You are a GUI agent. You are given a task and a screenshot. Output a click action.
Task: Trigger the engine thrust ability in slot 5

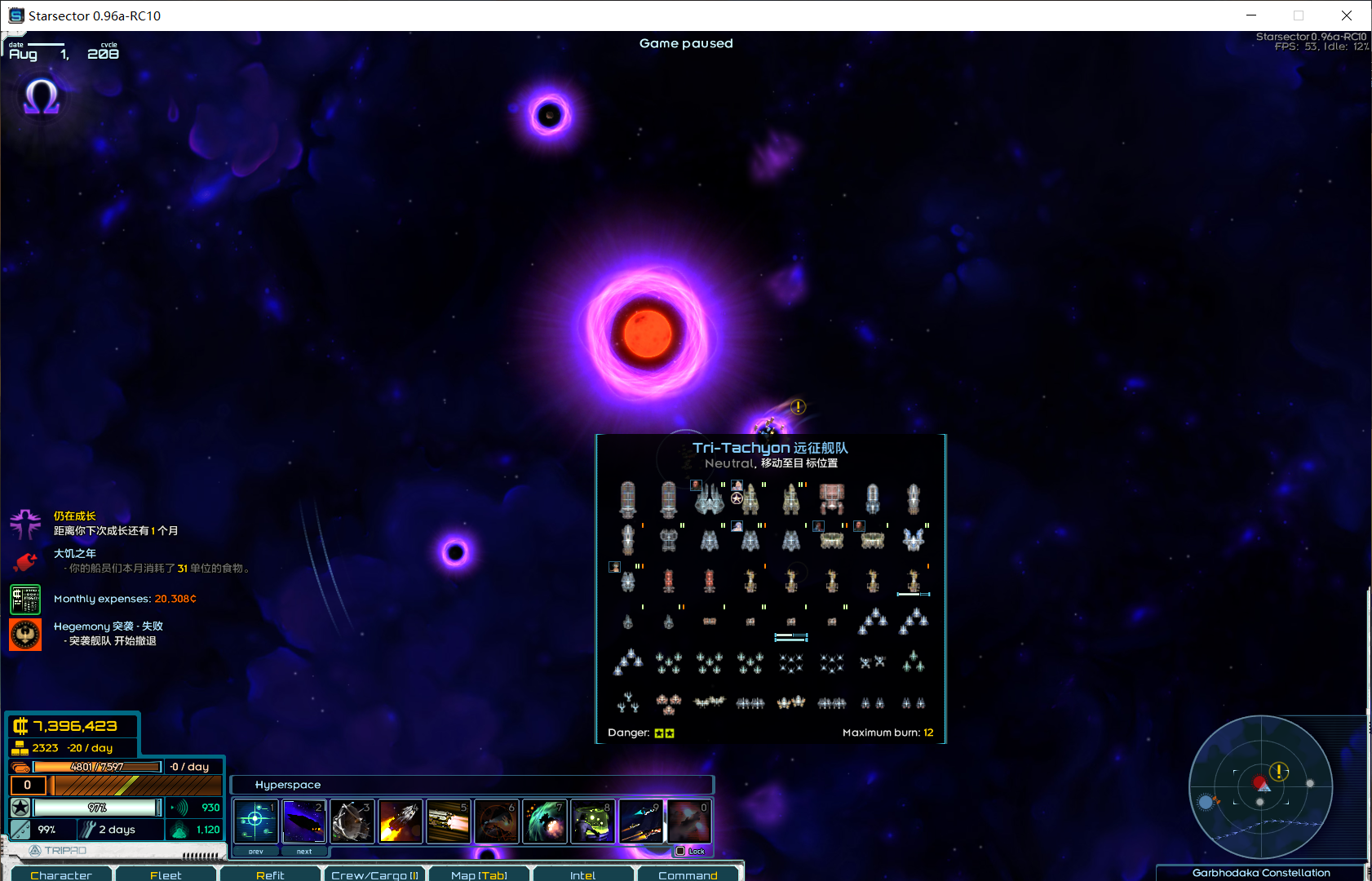[448, 821]
